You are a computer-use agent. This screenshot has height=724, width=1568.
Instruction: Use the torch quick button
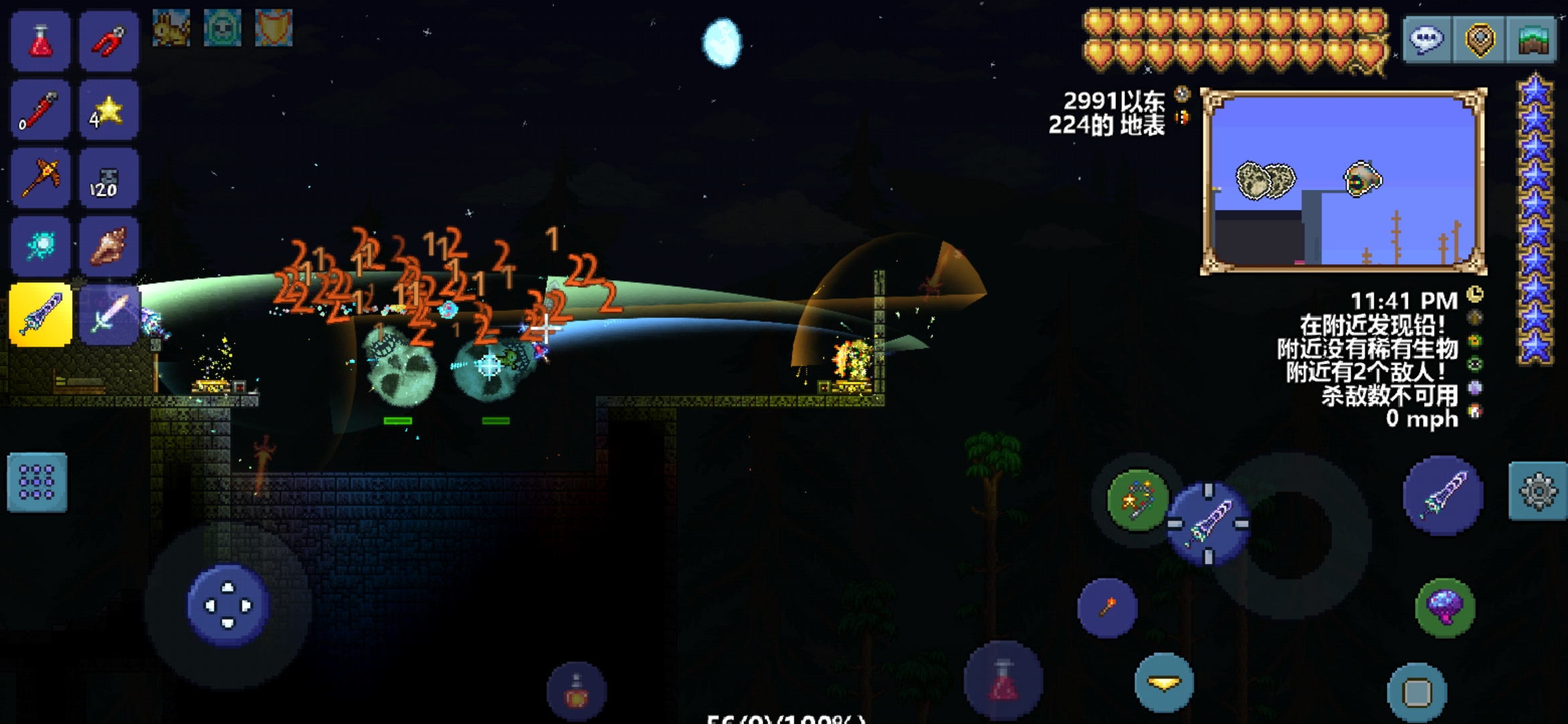pyautogui.click(x=1107, y=608)
